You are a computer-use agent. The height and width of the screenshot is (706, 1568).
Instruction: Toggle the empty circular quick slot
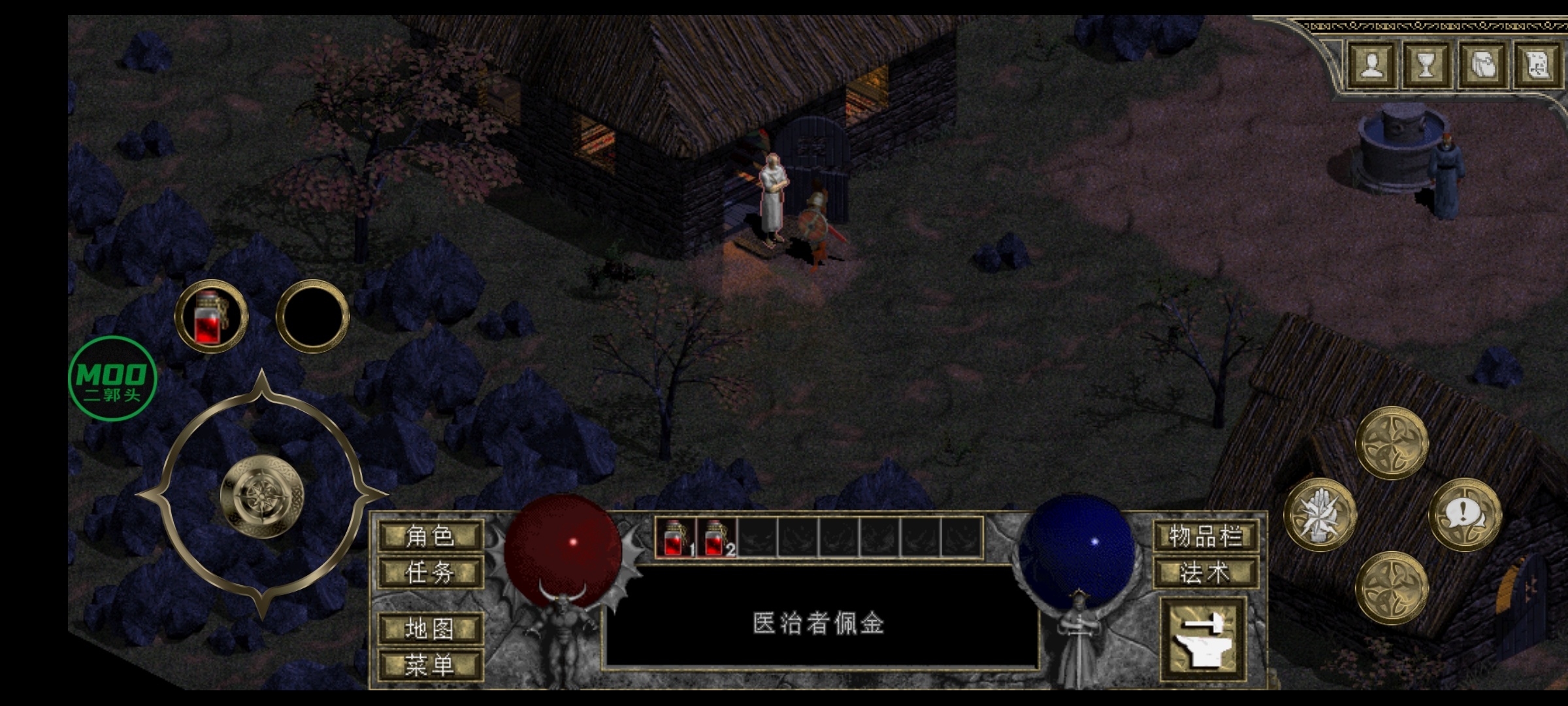coord(312,317)
